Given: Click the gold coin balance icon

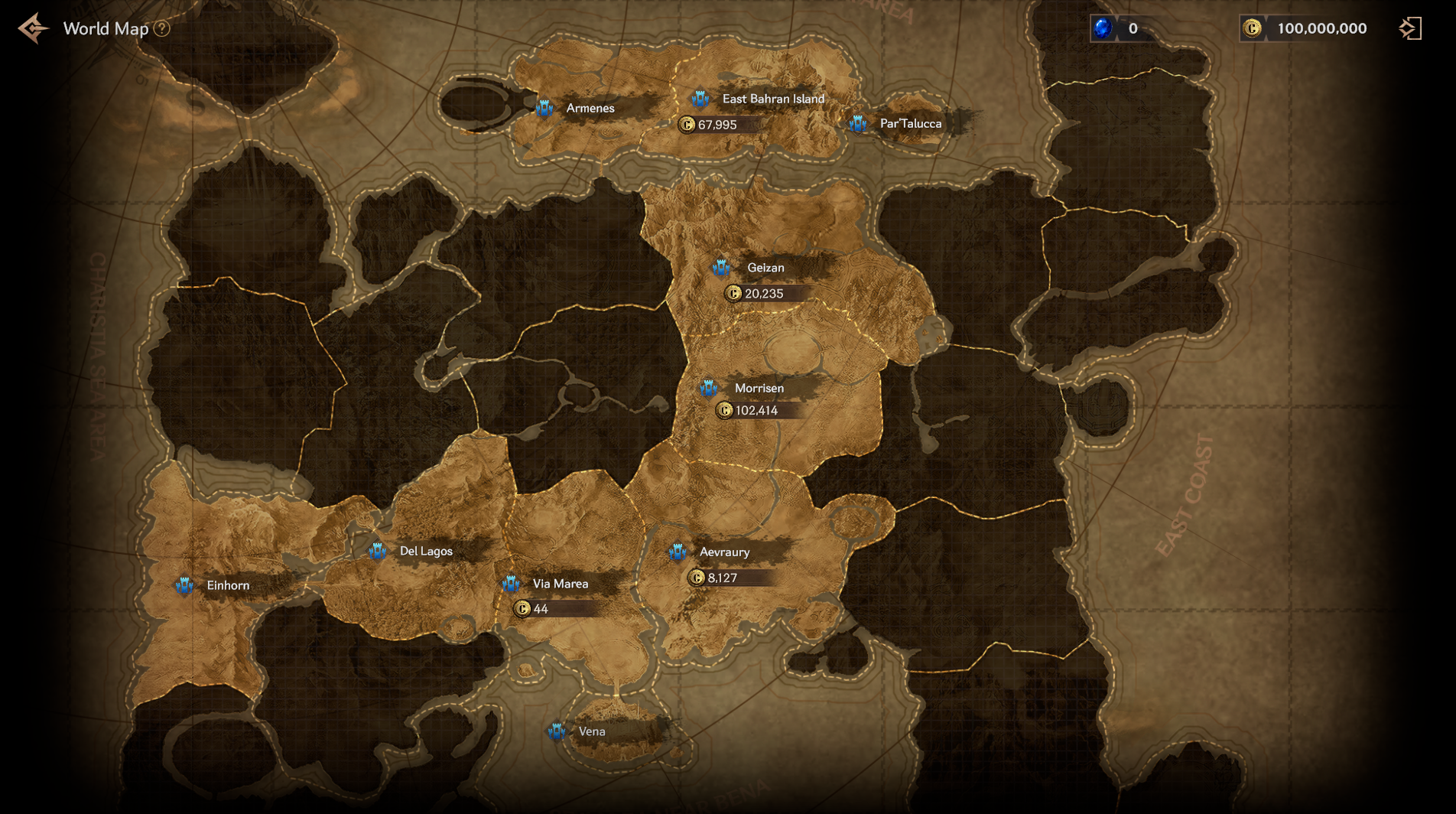Looking at the screenshot, I should pyautogui.click(x=1252, y=29).
